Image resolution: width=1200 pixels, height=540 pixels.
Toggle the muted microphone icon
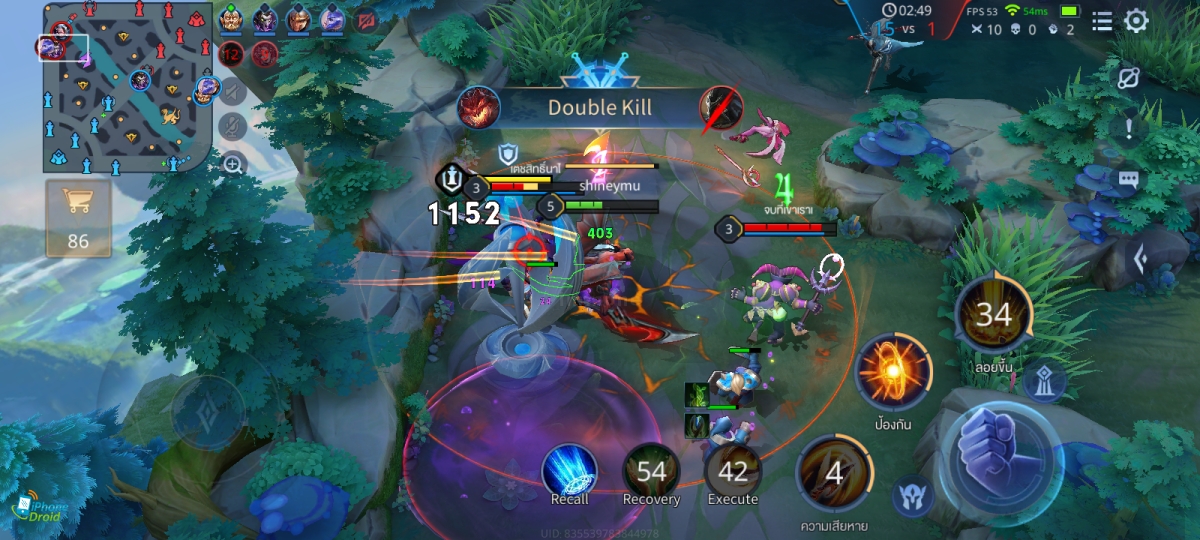[232, 127]
